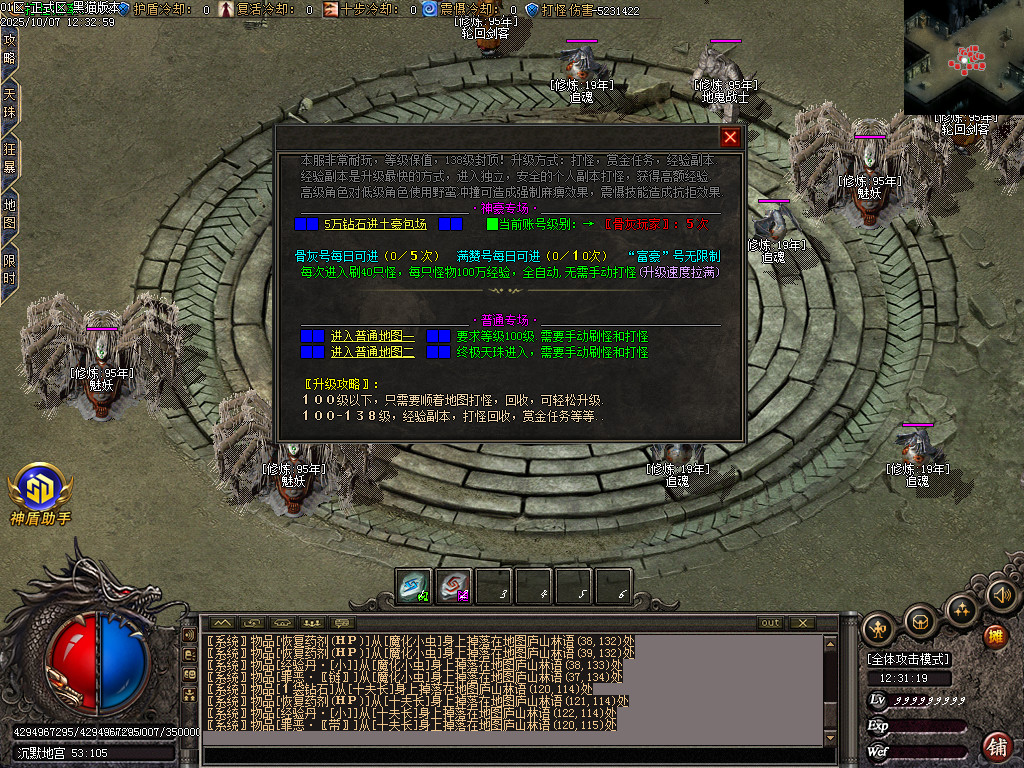Screen dimensions: 1024x768
Task: Open the 天珠 side tab
Action: 9,104
